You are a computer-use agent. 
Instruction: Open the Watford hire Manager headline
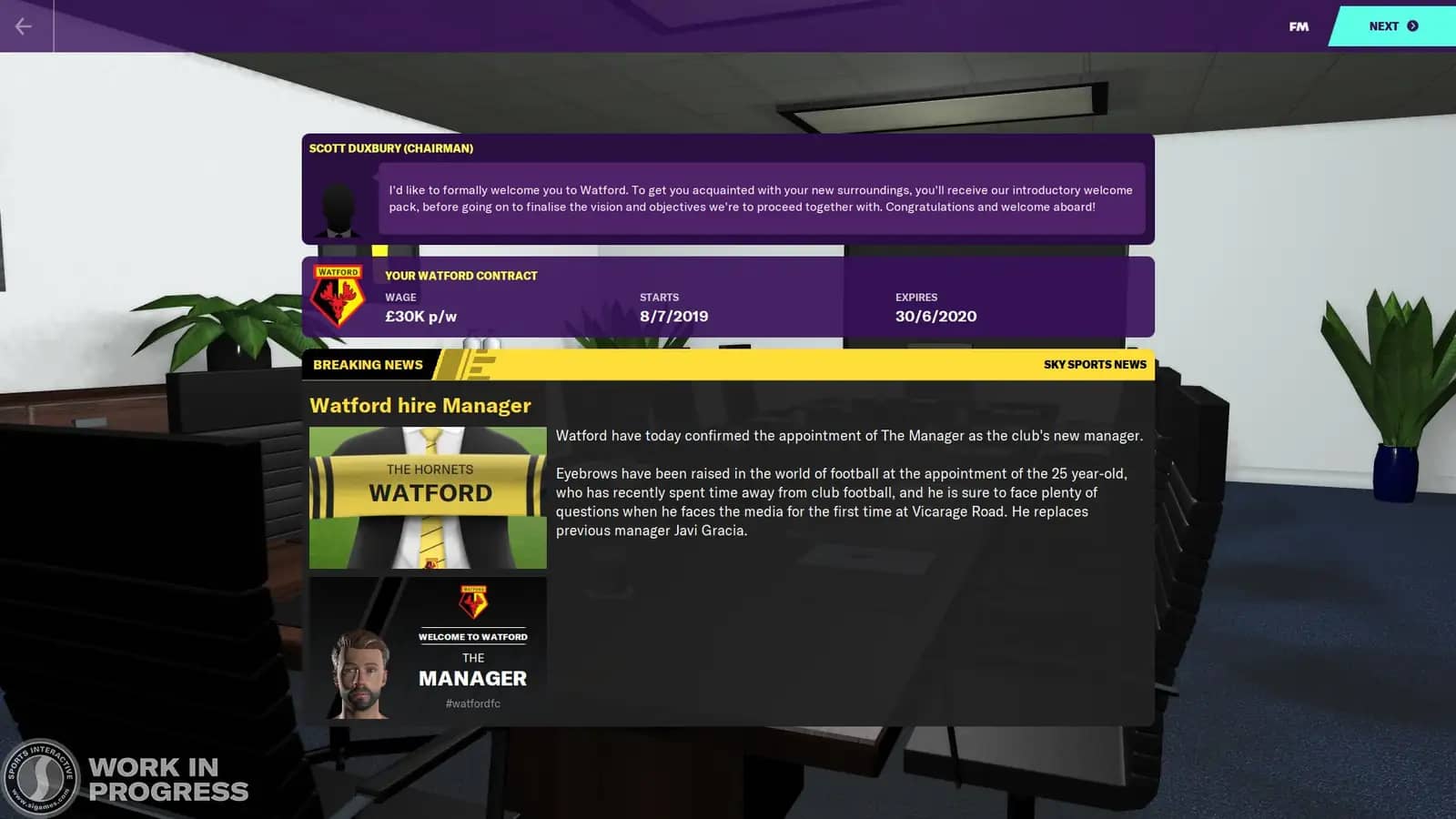tap(421, 406)
